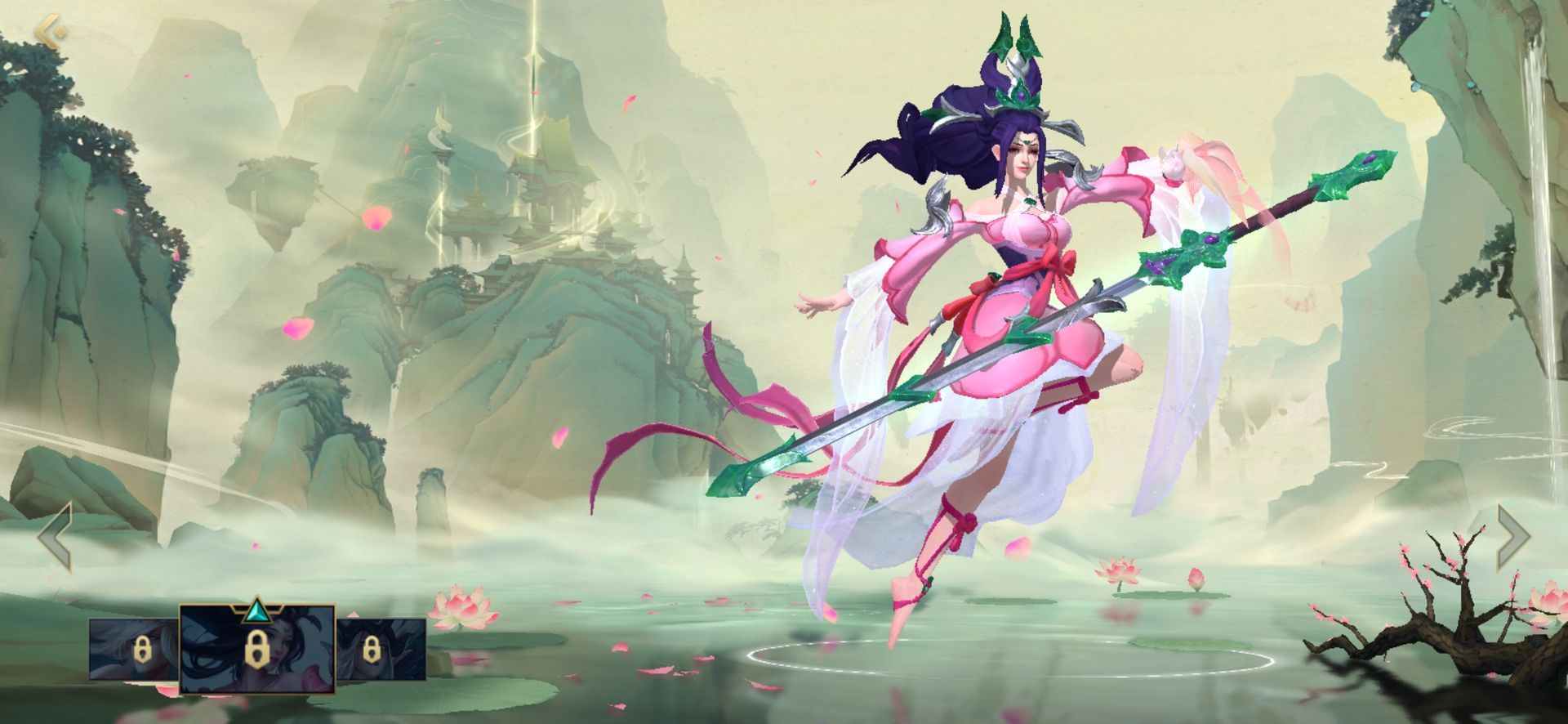
Task: Collapse back to previous skin with left chevron
Action: 53,538
